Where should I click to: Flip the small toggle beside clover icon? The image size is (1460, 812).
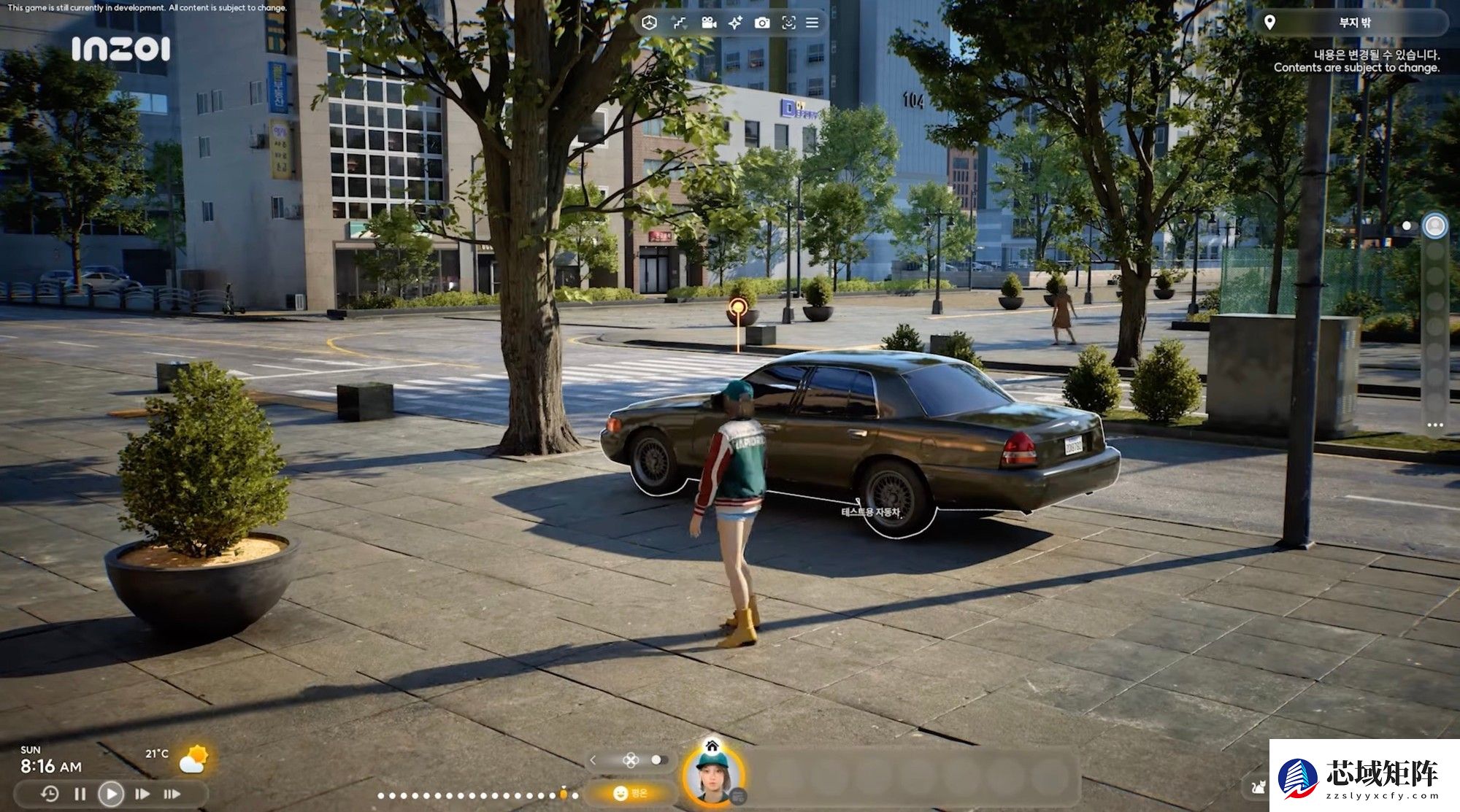tap(658, 760)
